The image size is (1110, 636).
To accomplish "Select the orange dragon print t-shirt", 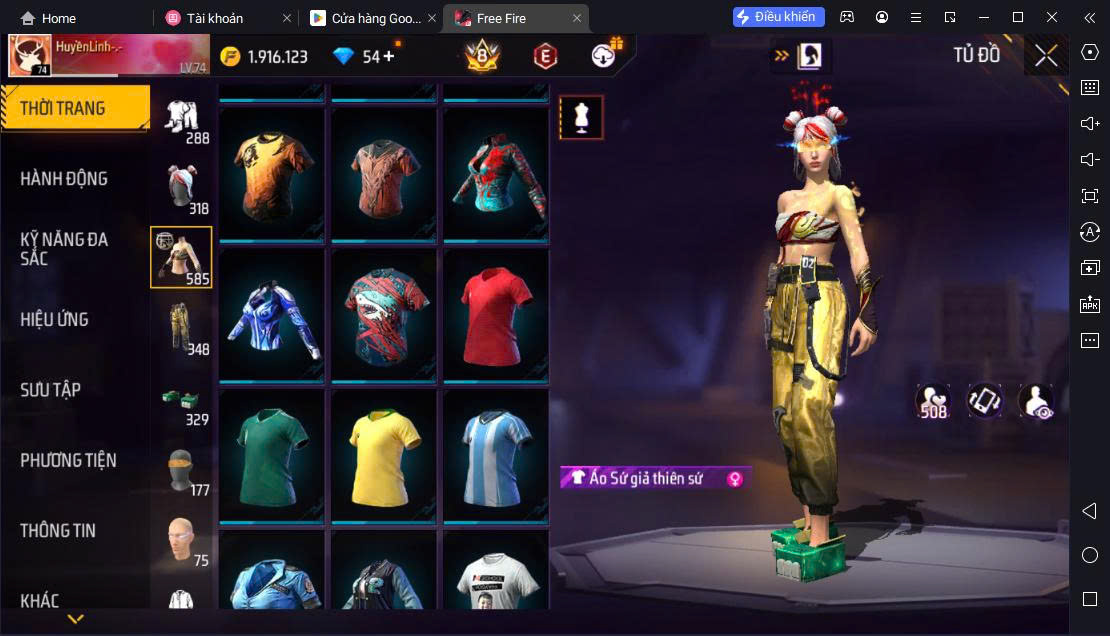I will pyautogui.click(x=272, y=173).
